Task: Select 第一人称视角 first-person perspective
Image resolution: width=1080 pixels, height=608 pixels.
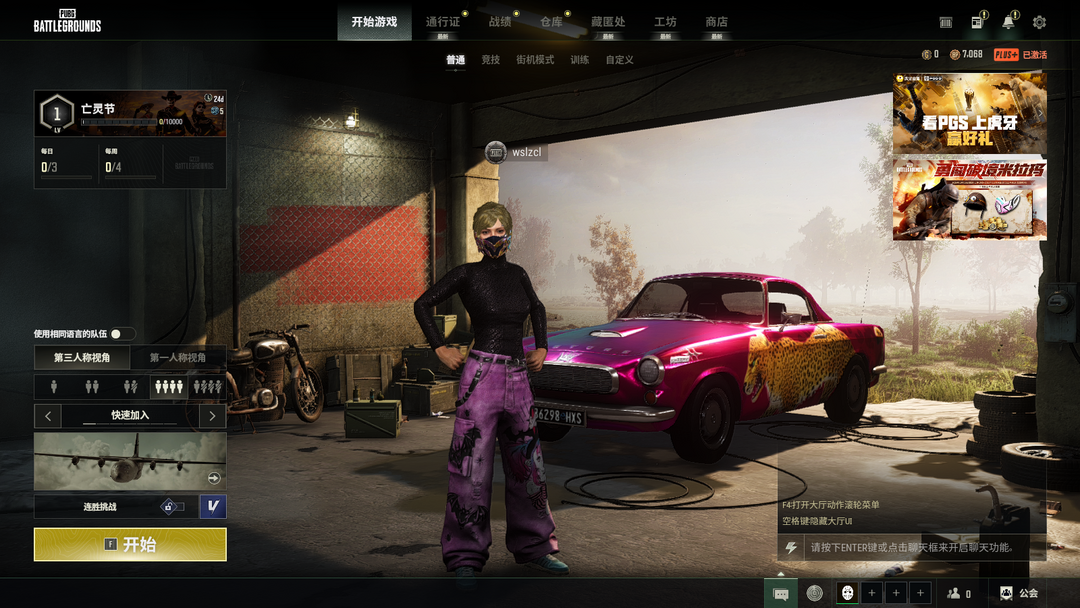Action: [x=178, y=358]
